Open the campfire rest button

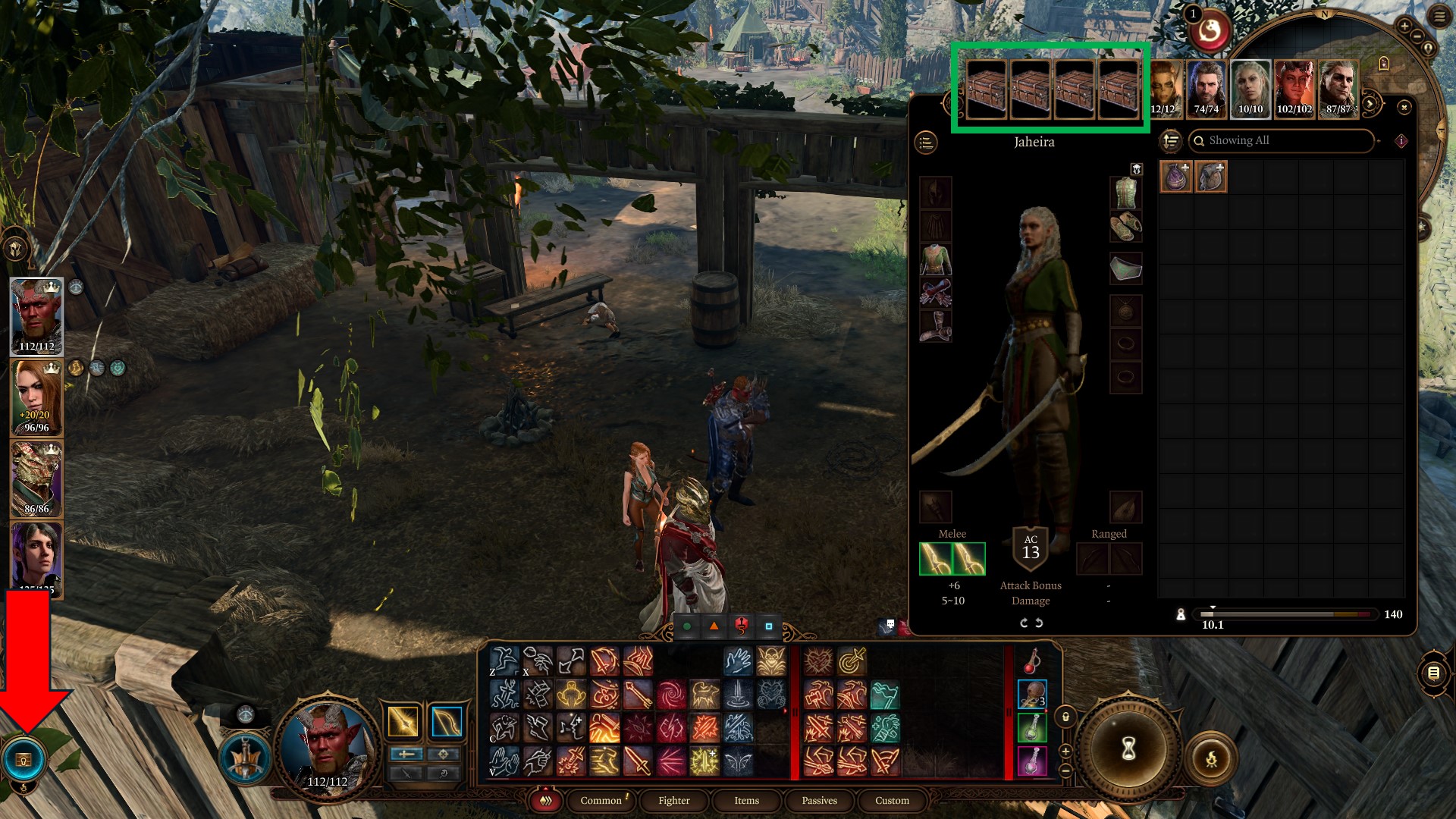pos(1211,758)
